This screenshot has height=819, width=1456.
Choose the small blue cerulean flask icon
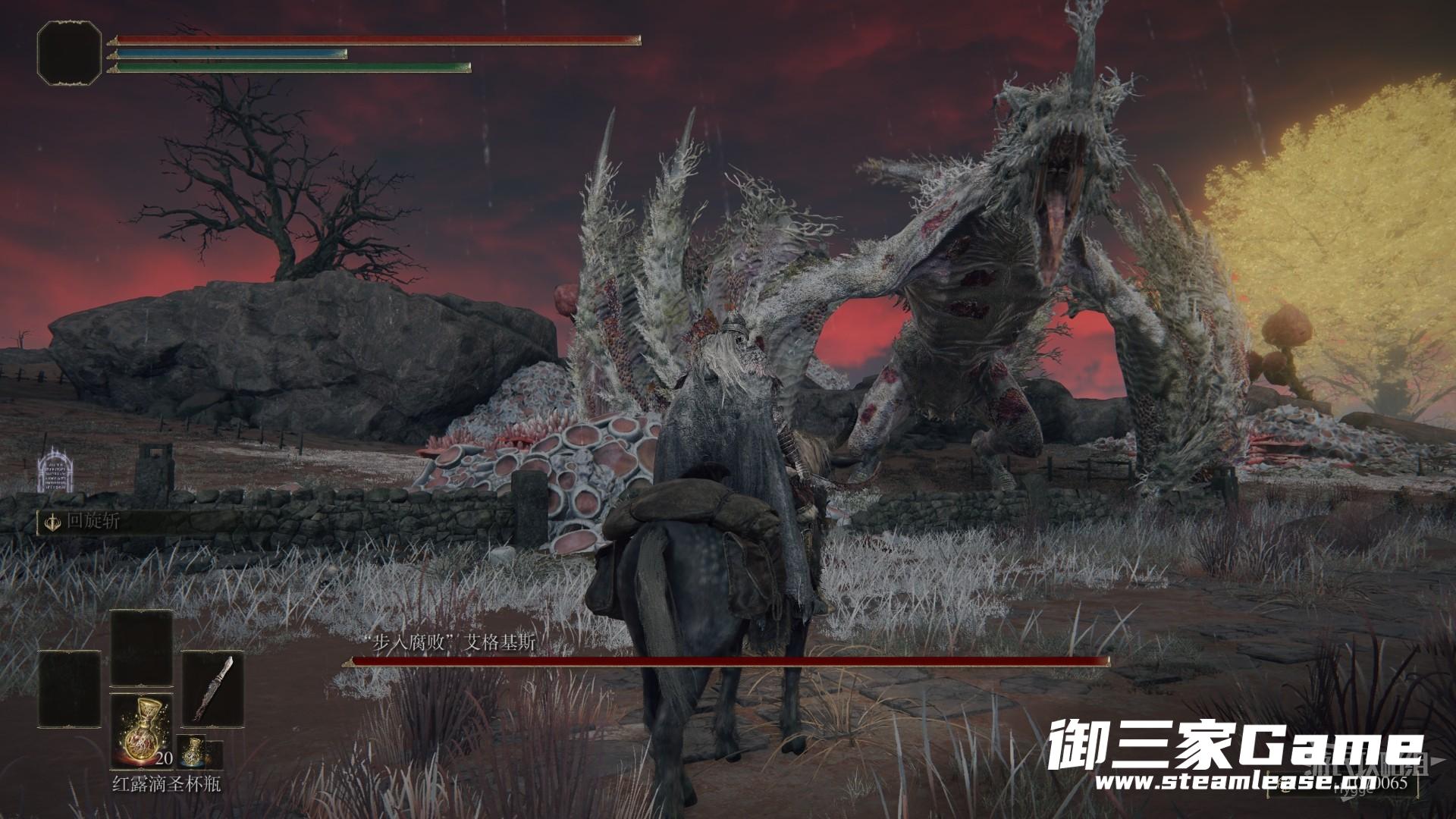point(193,749)
